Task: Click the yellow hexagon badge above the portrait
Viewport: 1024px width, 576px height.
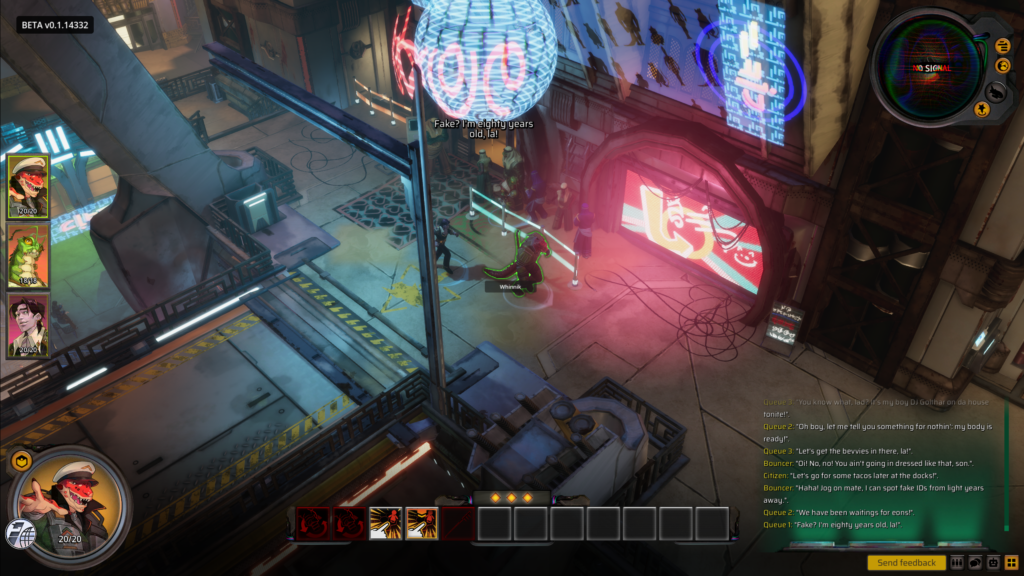Action: [x=20, y=461]
